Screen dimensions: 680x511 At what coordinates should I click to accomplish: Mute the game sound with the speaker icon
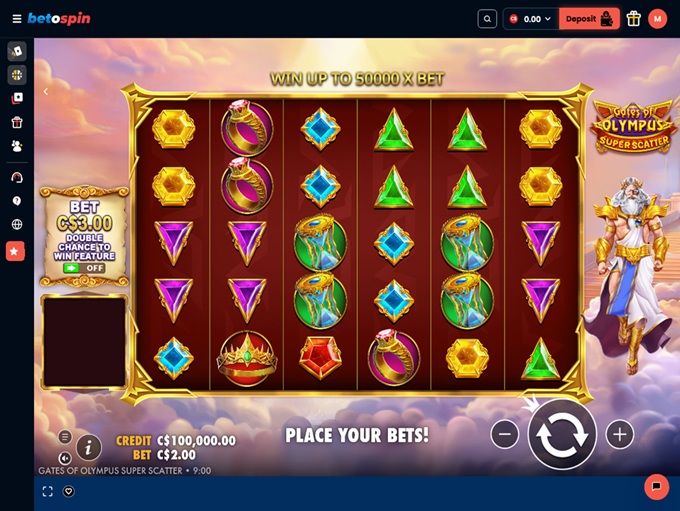pyautogui.click(x=65, y=458)
